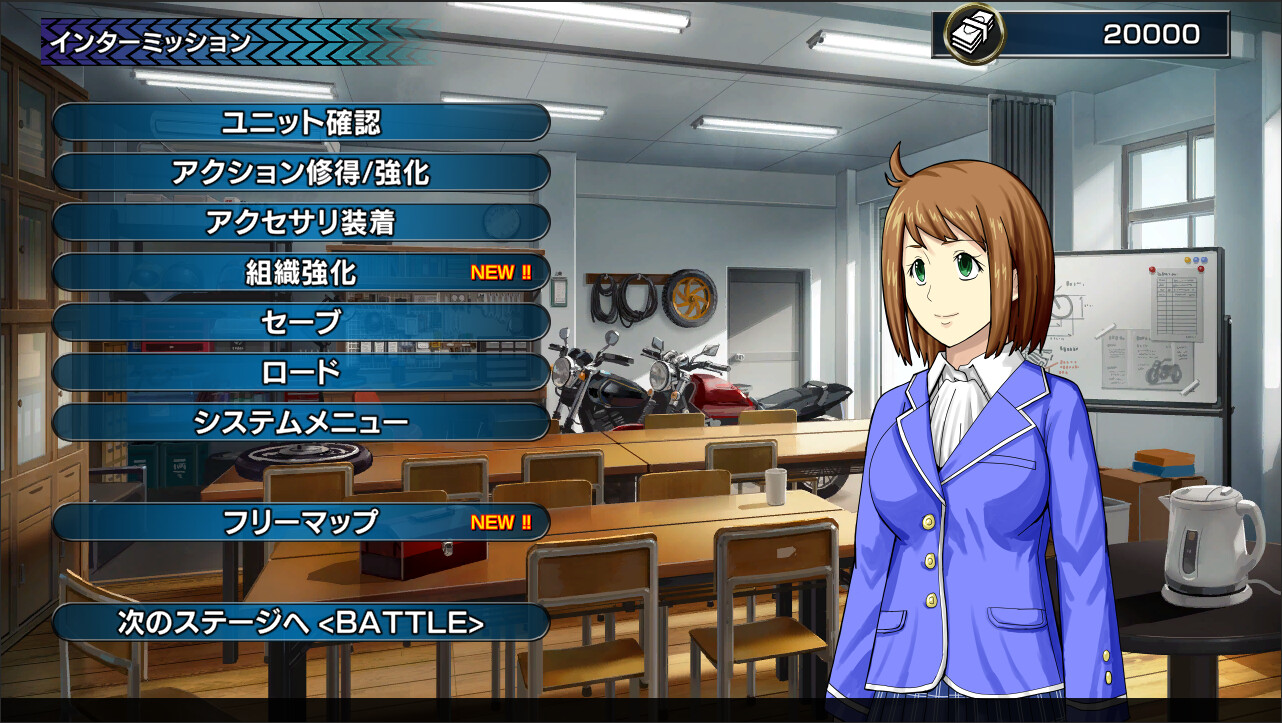Open the システムメニュー
The height and width of the screenshot is (723, 1282).
[300, 422]
